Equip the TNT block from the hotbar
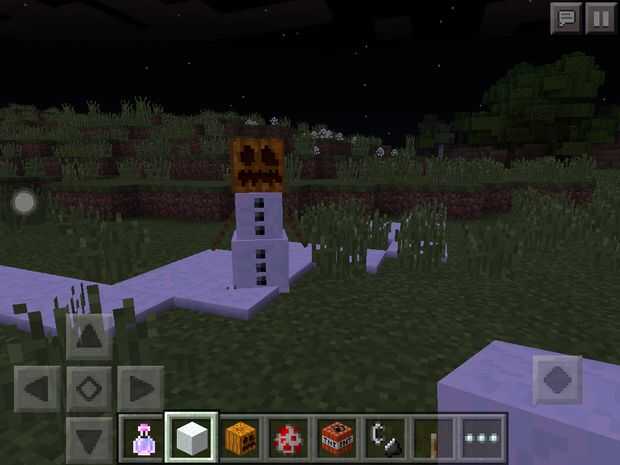This screenshot has height=465, width=620. [x=337, y=438]
